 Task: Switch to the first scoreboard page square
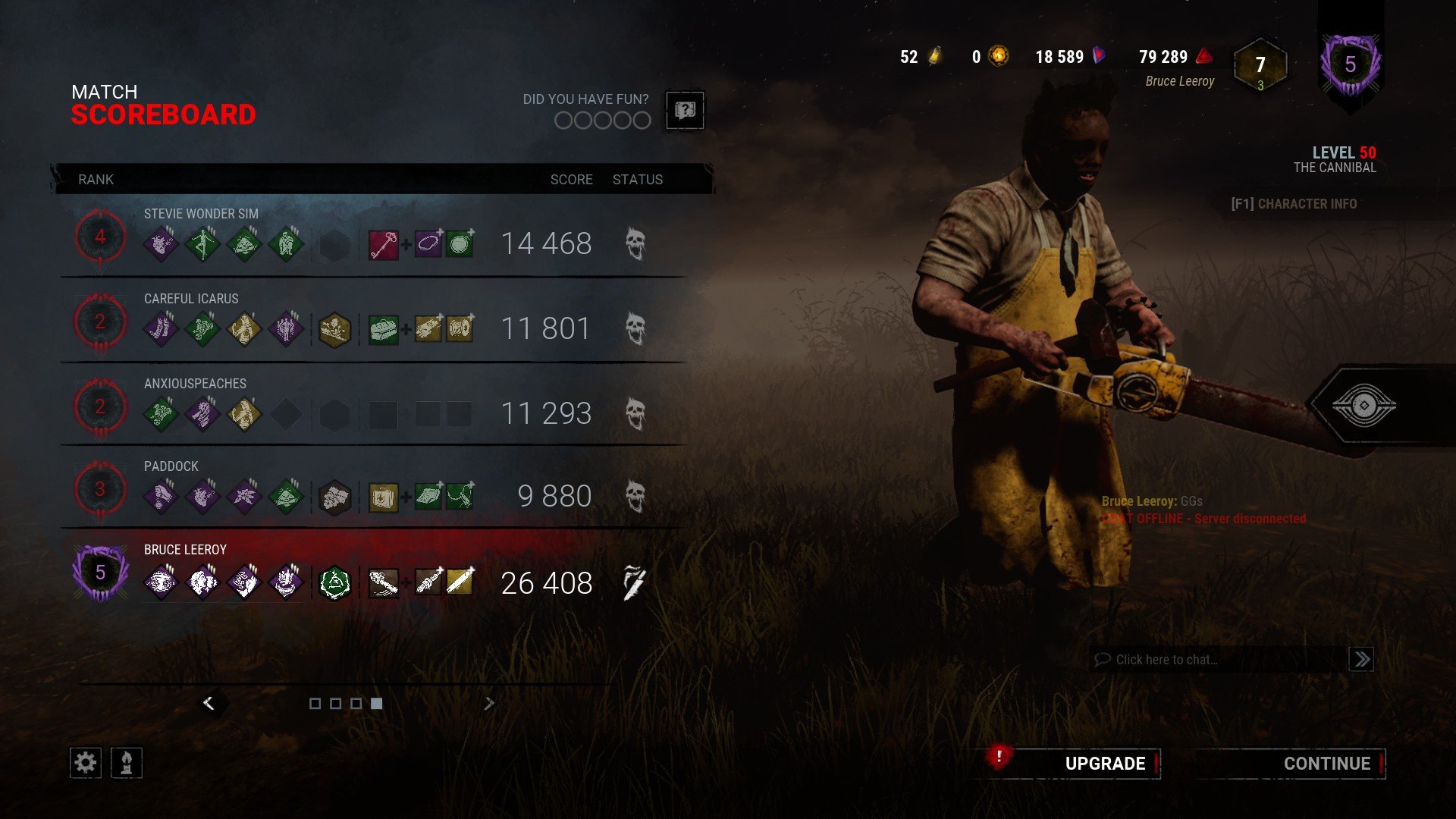[317, 703]
